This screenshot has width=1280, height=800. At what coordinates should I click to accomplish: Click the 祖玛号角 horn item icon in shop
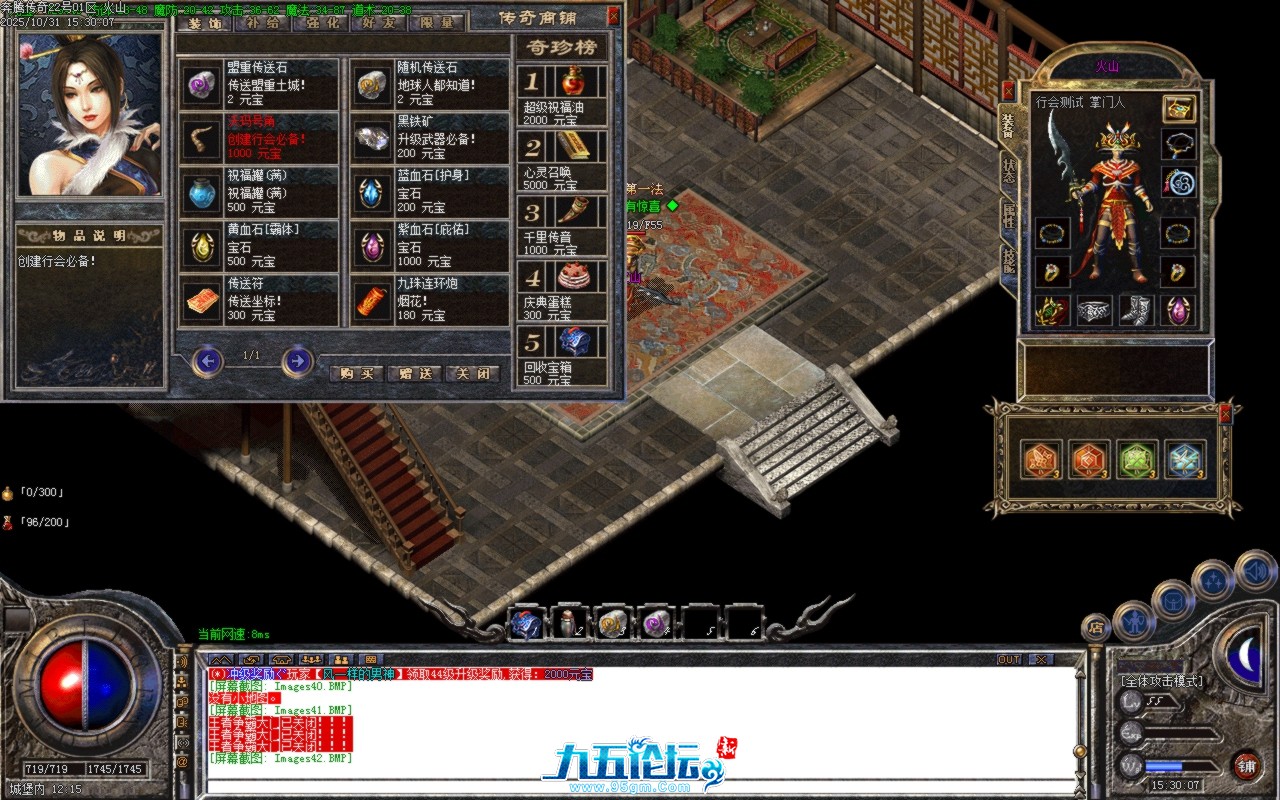click(x=203, y=141)
